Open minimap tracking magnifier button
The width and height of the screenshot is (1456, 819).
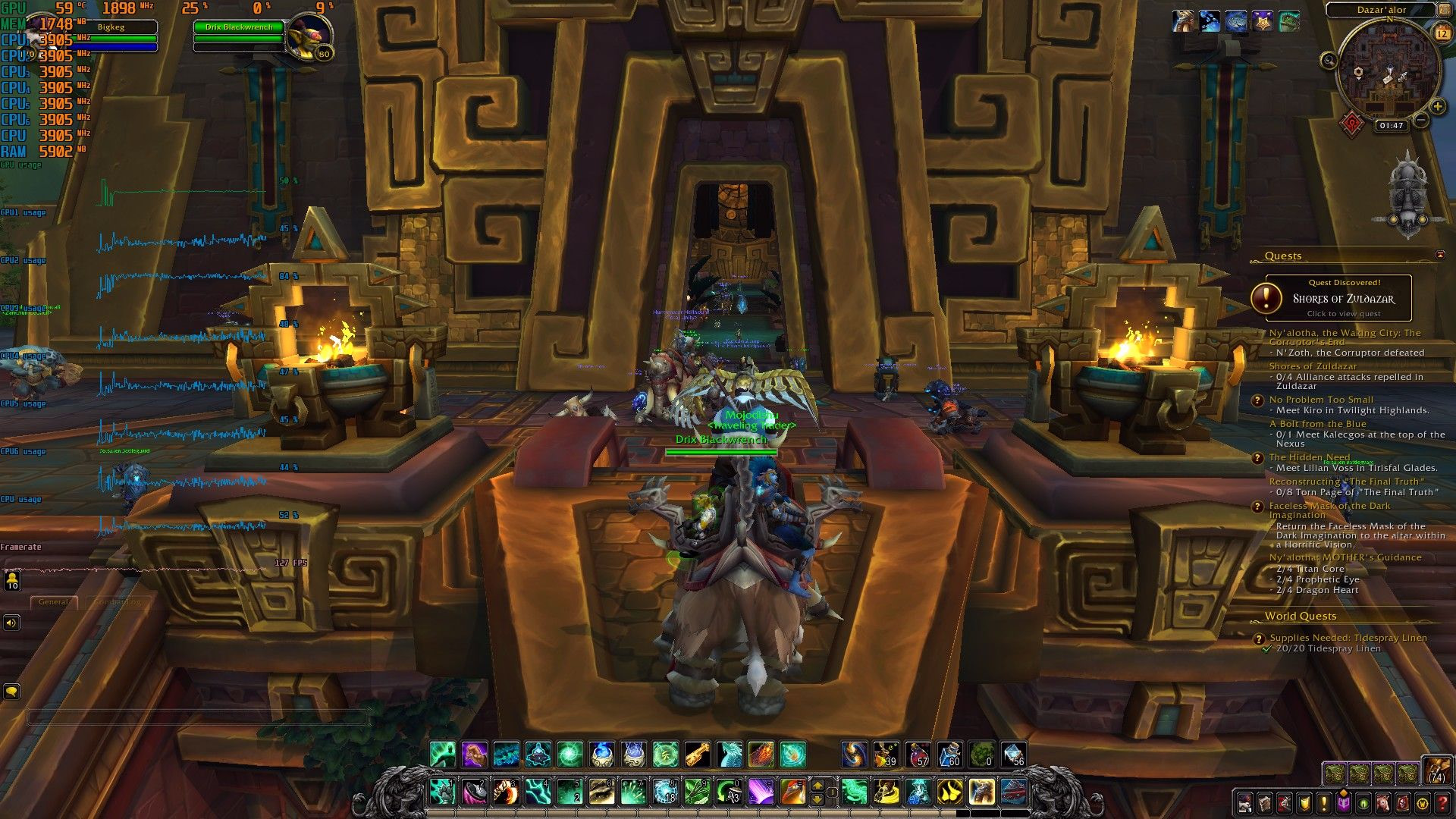pos(1329,60)
